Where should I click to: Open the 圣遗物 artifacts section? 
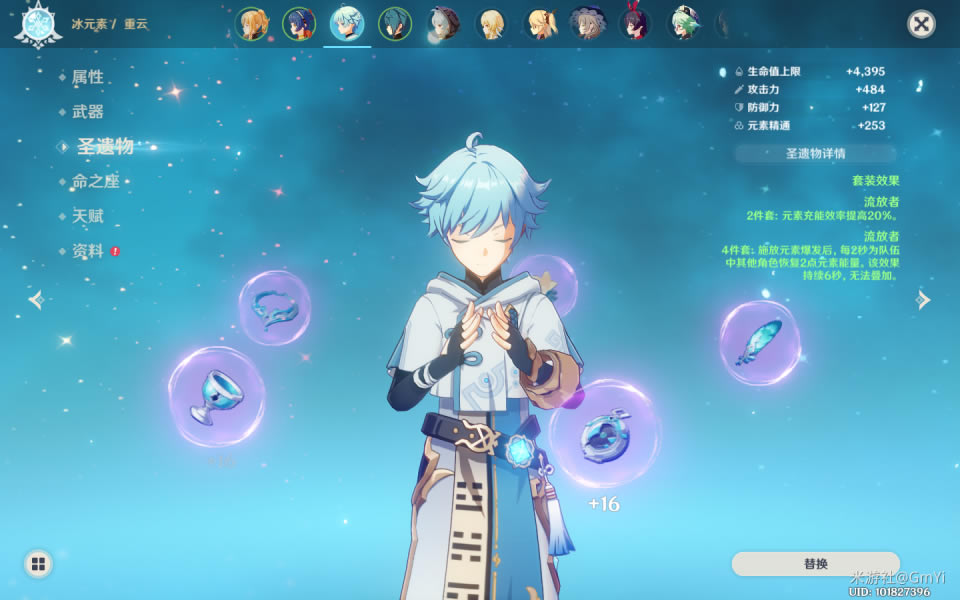coord(104,147)
